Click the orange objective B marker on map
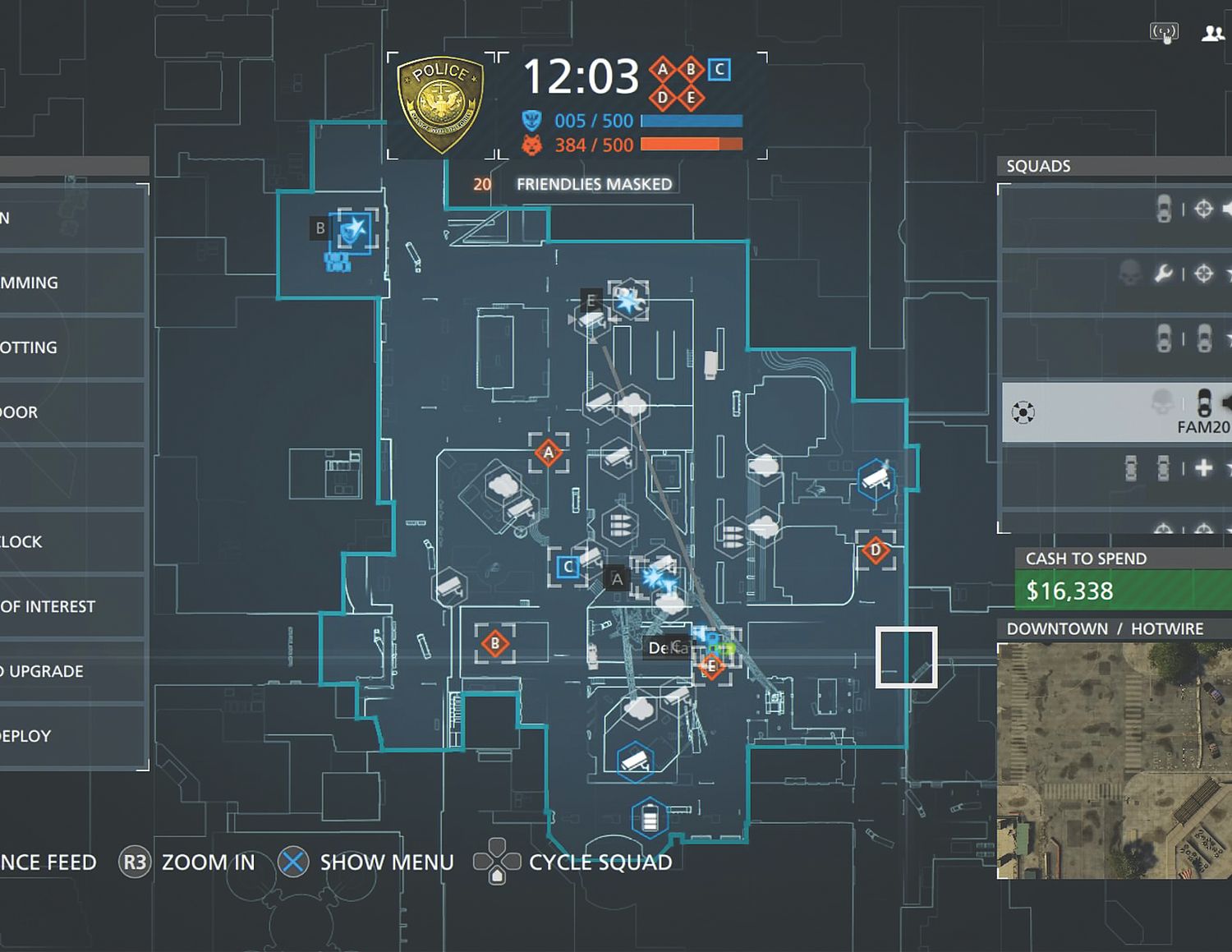The width and height of the screenshot is (1232, 952). (x=494, y=644)
